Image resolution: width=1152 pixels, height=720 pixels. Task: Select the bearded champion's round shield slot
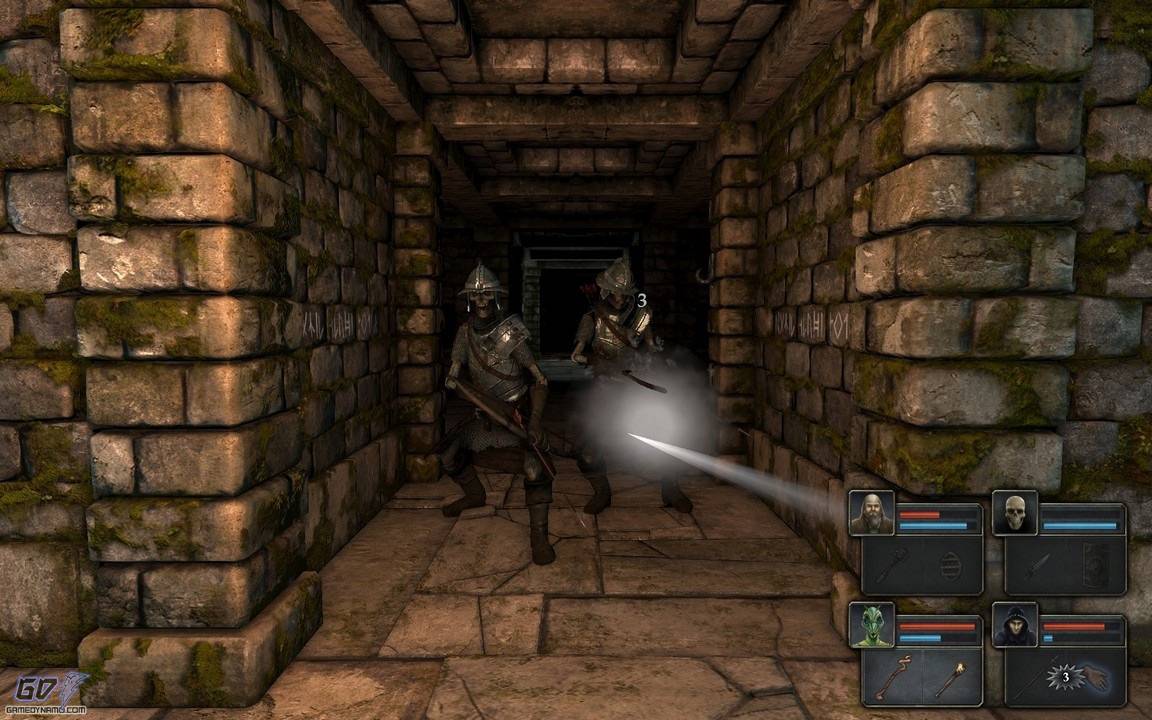(951, 565)
